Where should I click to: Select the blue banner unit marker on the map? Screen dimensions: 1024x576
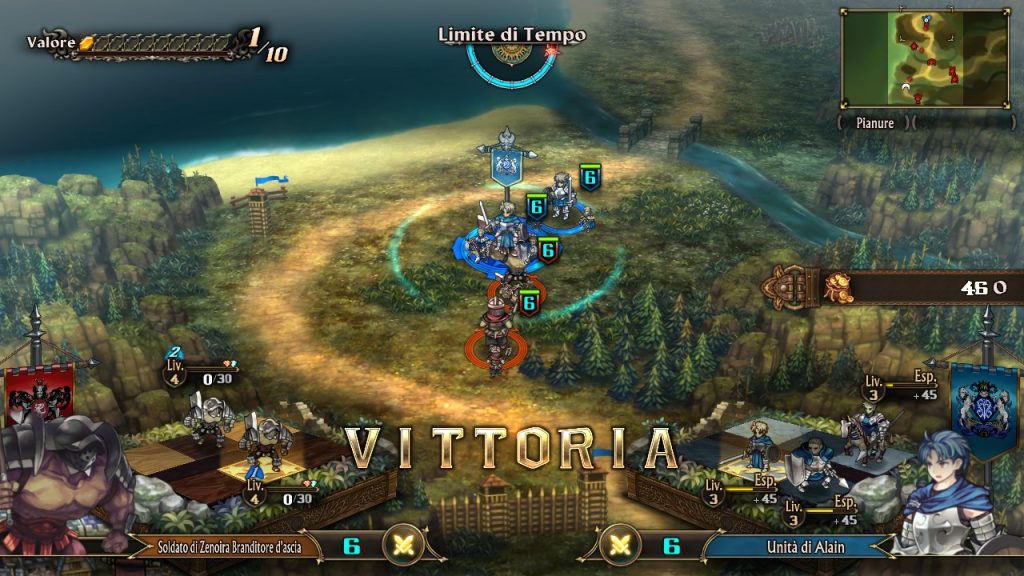click(507, 165)
